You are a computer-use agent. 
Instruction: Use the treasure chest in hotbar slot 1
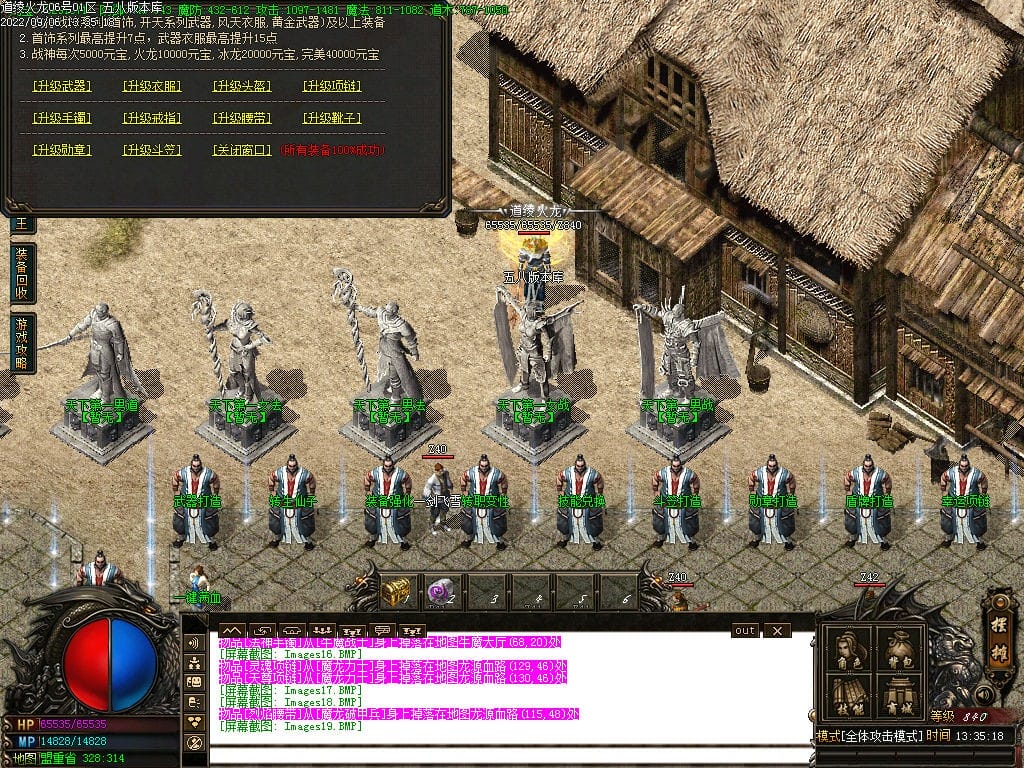(397, 591)
